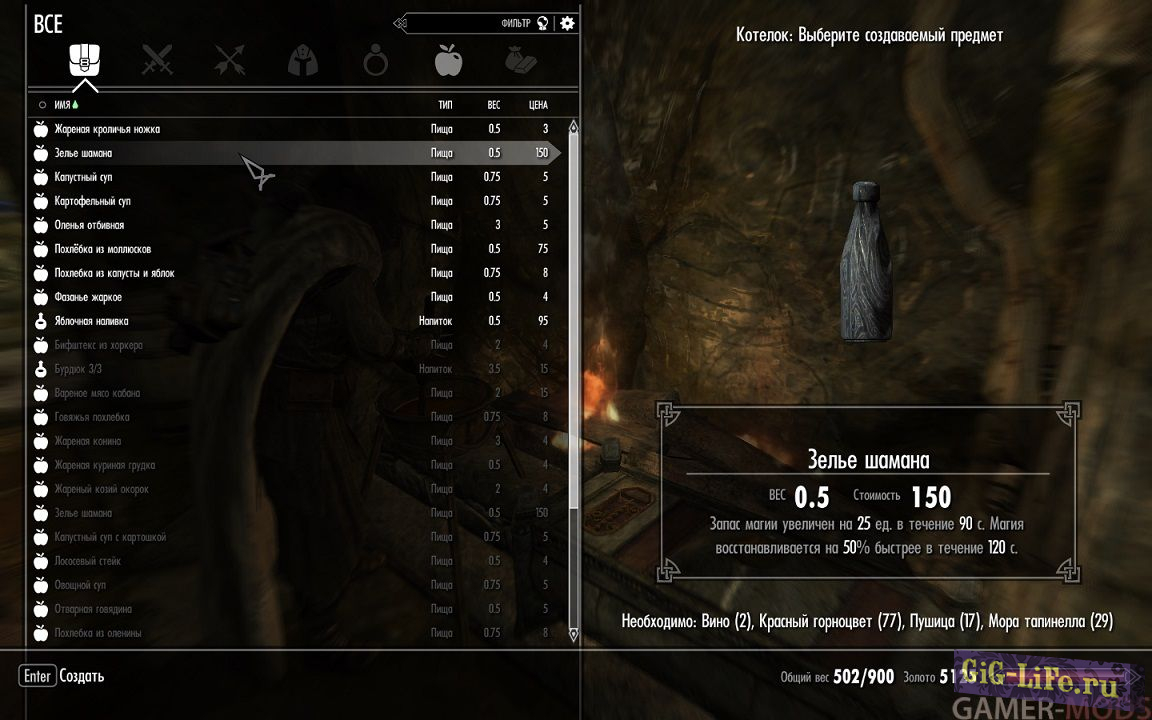
Task: Pick Похлёбка из моллюсков from the list
Action: click(103, 249)
